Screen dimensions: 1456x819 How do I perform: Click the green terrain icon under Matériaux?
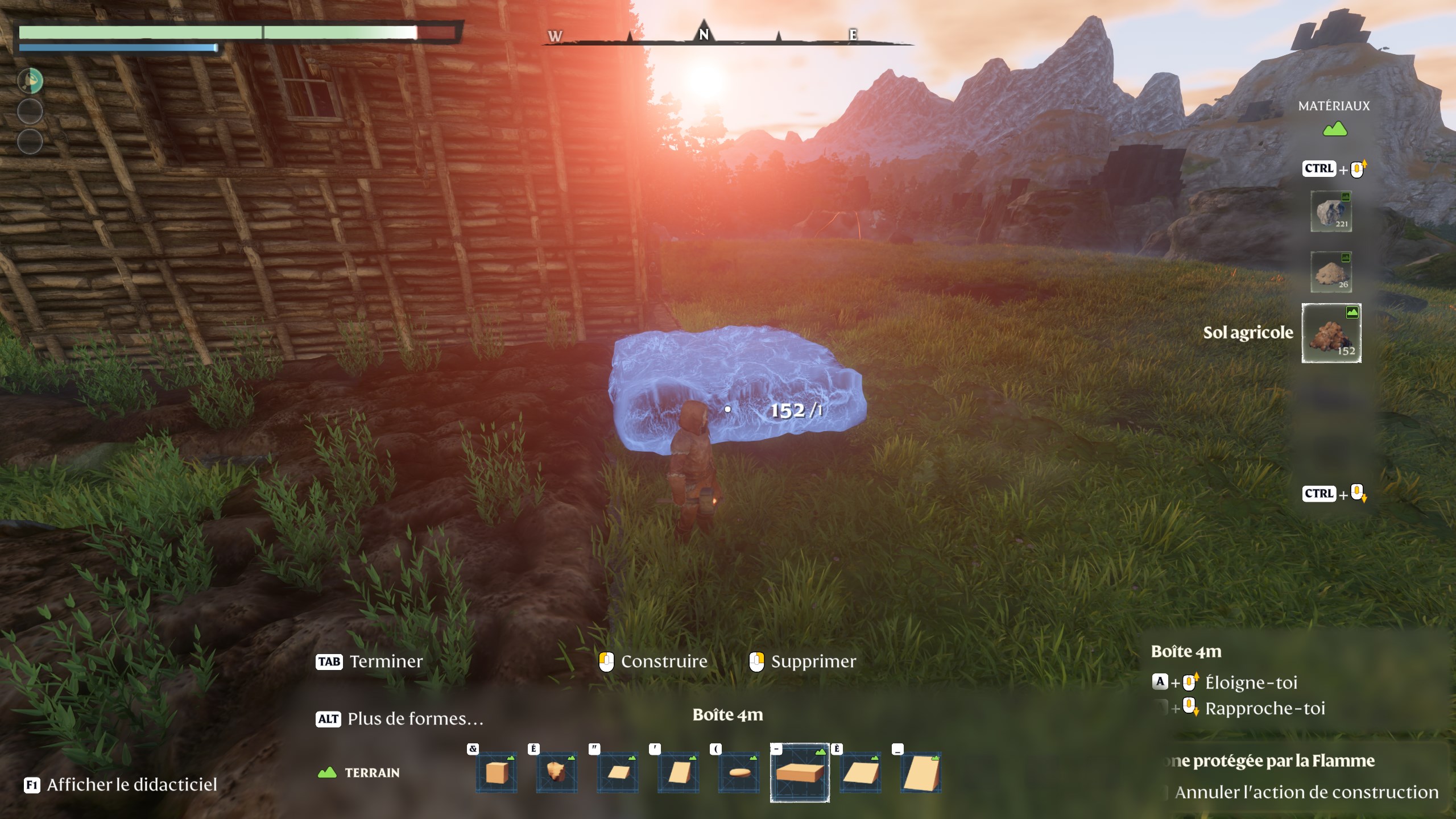pos(1334,130)
